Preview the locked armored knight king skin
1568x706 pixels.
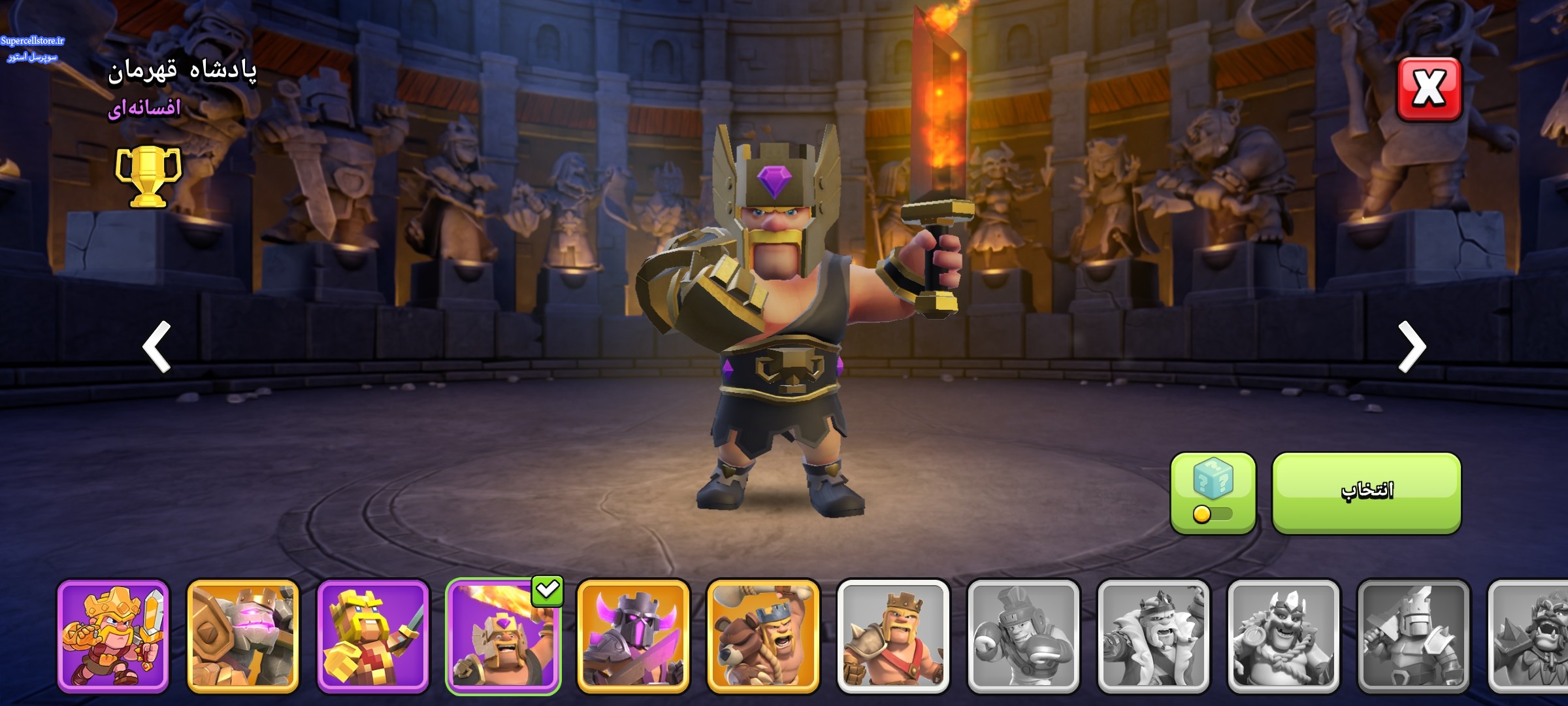1414,636
